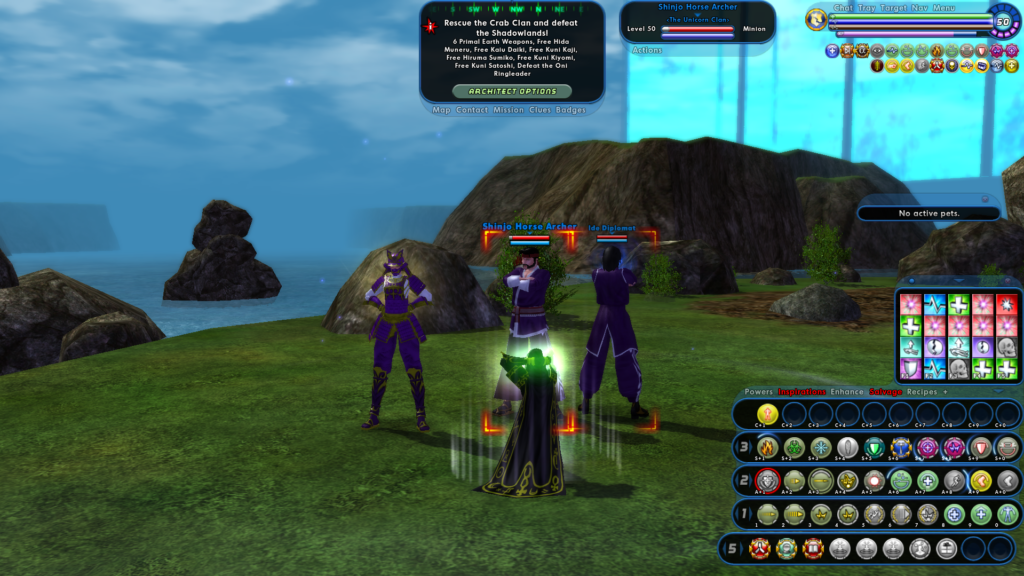
Task: Open the Enhance tab
Action: pos(847,392)
